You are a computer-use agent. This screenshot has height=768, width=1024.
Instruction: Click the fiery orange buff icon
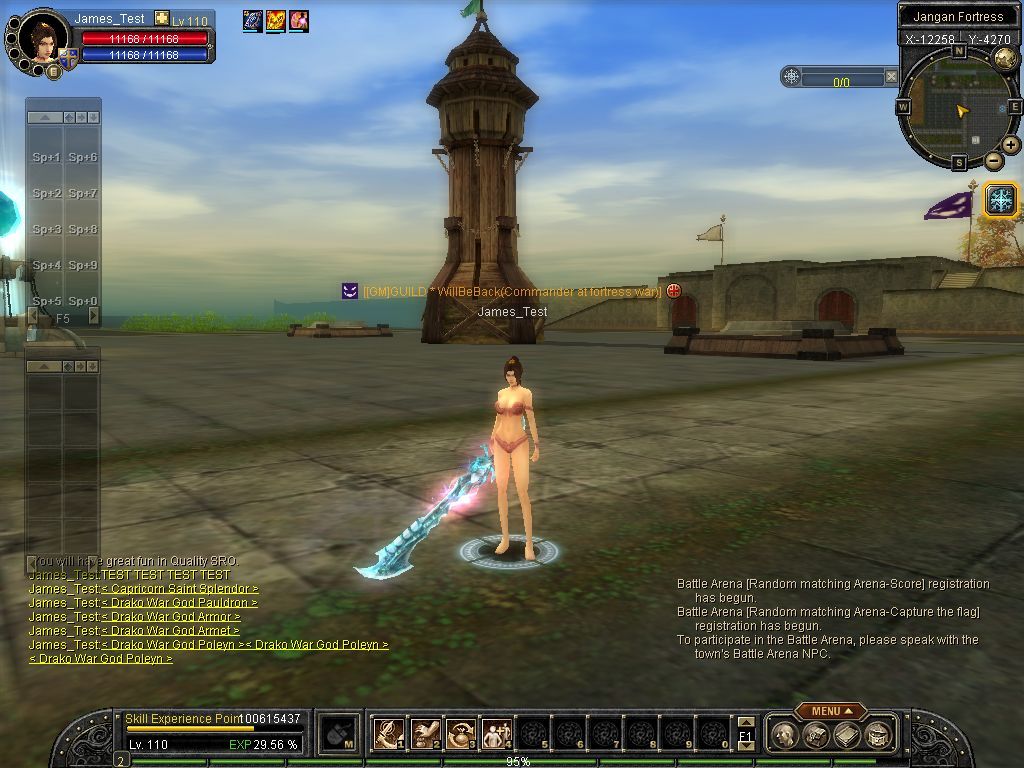pyautogui.click(x=275, y=20)
